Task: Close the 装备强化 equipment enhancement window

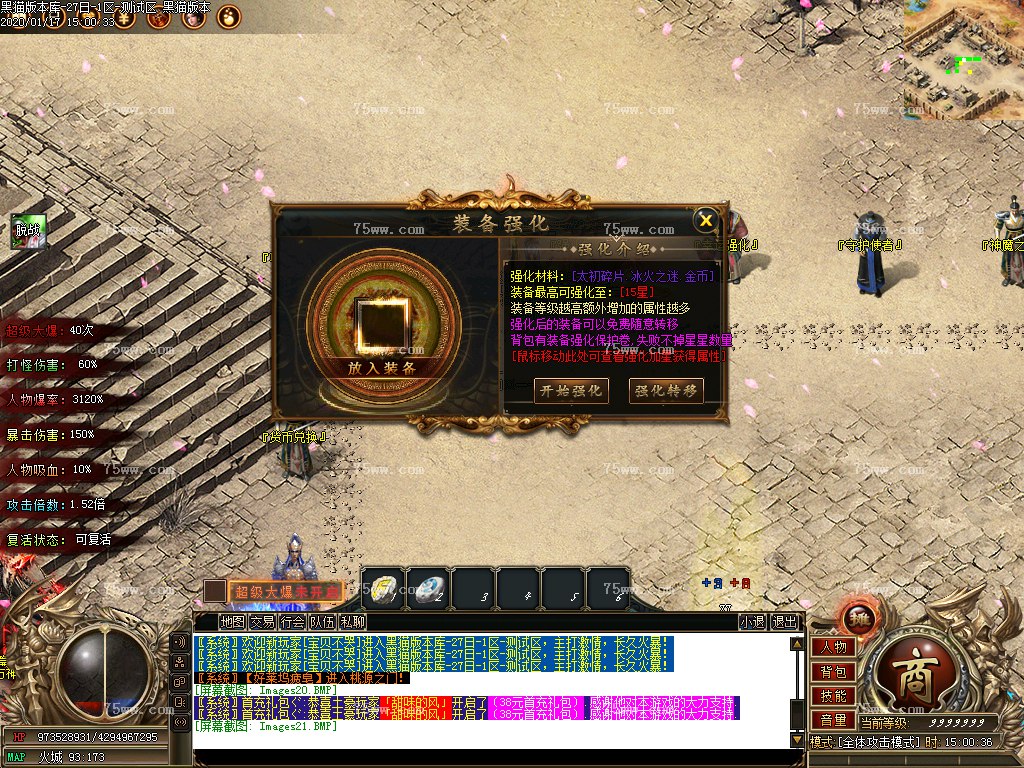Action: [x=706, y=220]
